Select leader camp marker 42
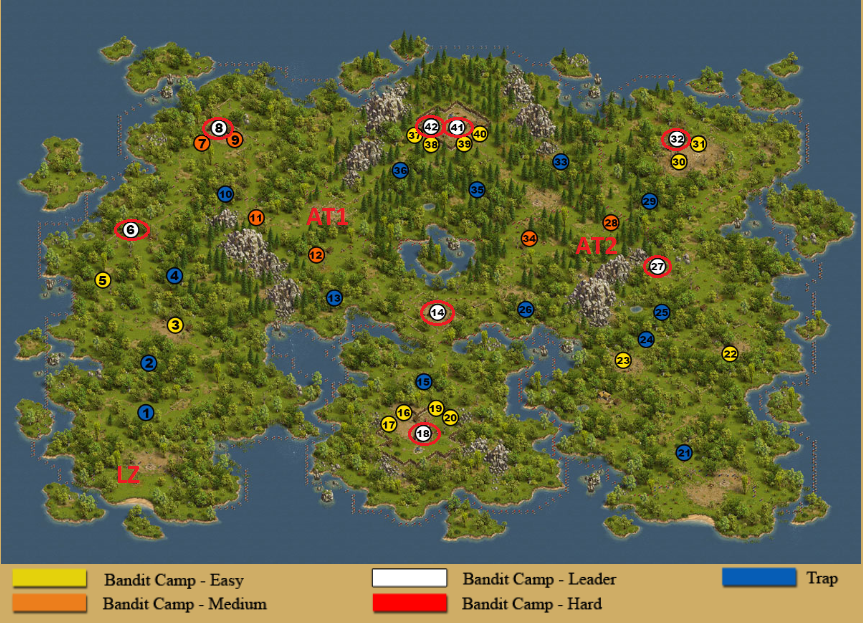 431,127
